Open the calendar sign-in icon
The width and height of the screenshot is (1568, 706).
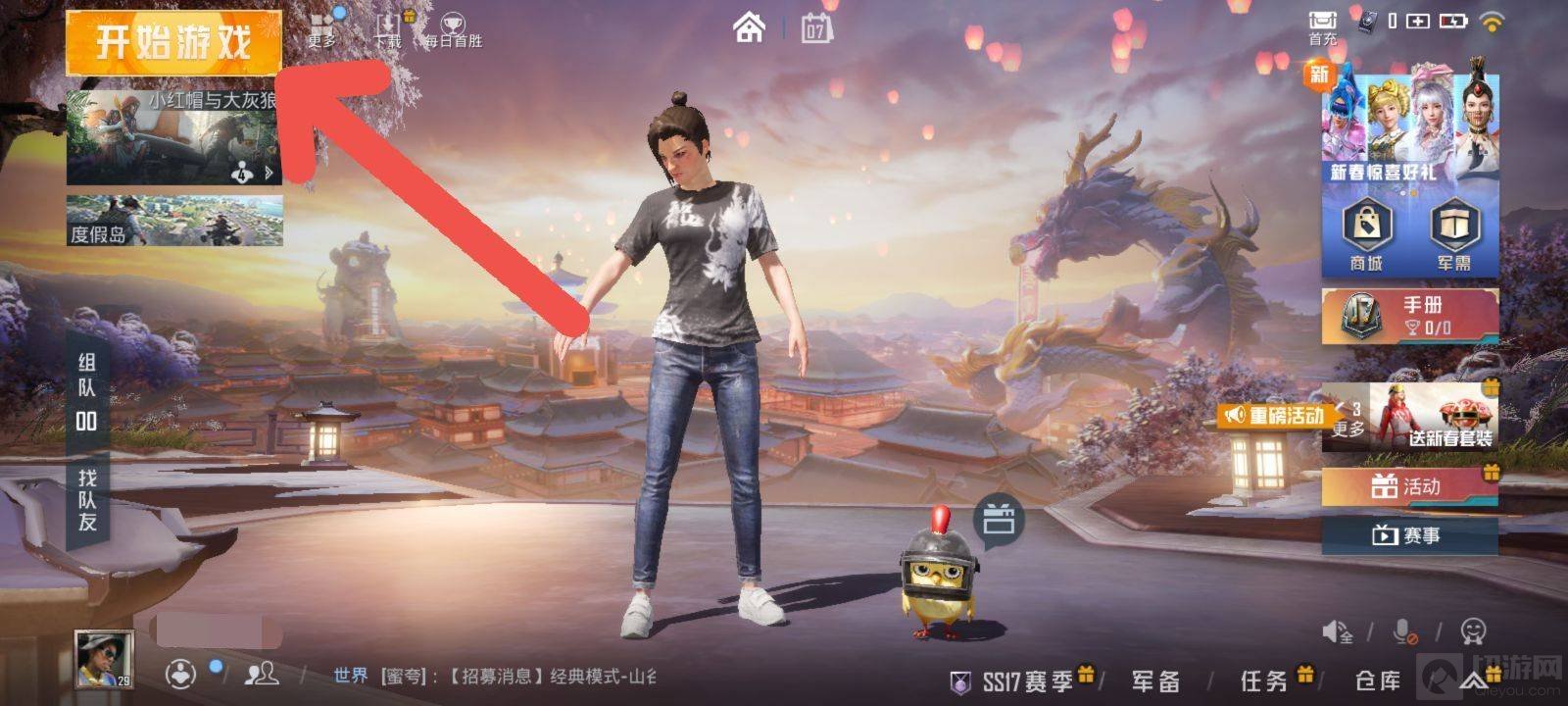[815, 28]
